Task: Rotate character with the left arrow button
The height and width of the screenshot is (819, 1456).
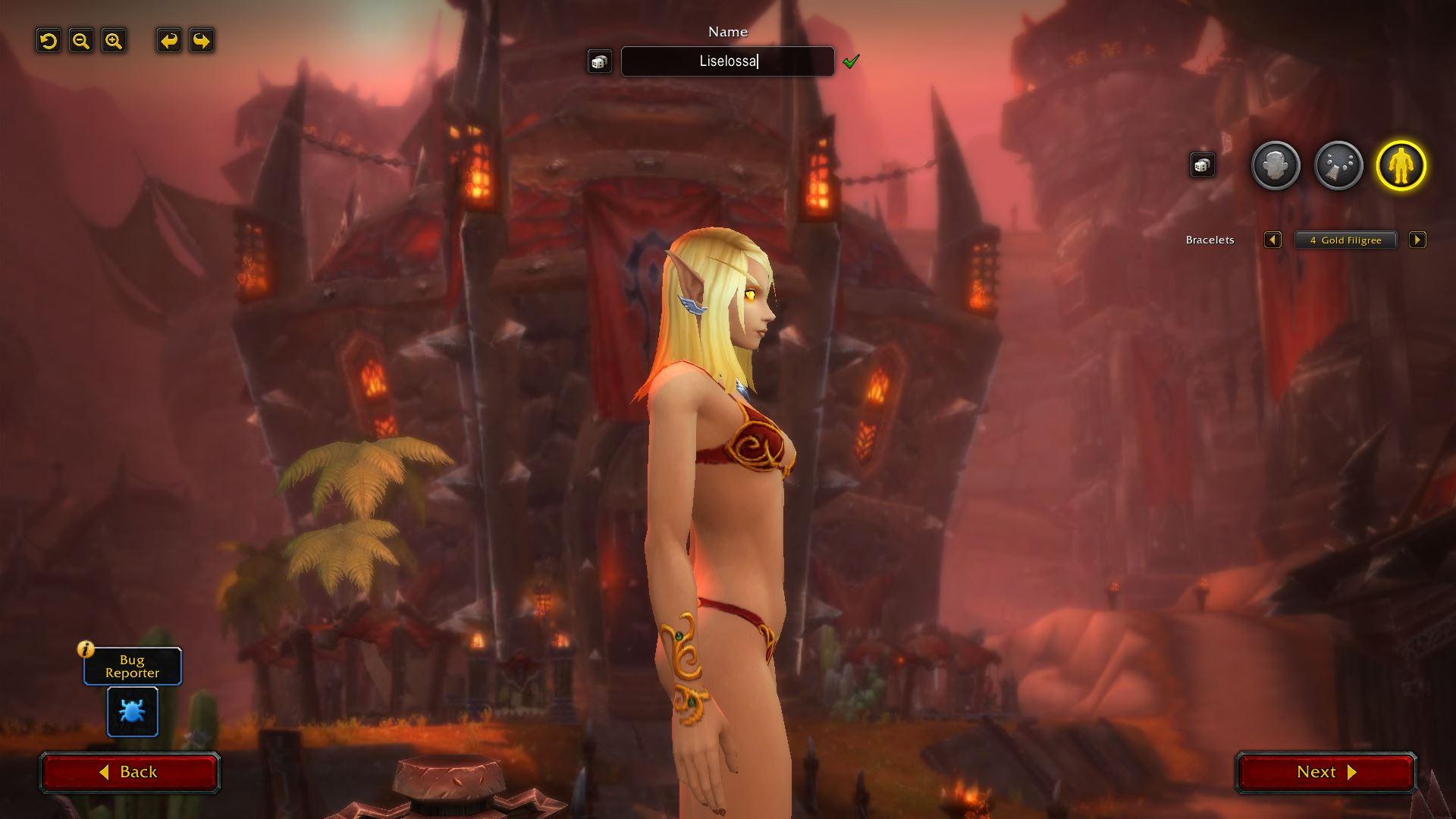Action: (x=169, y=41)
